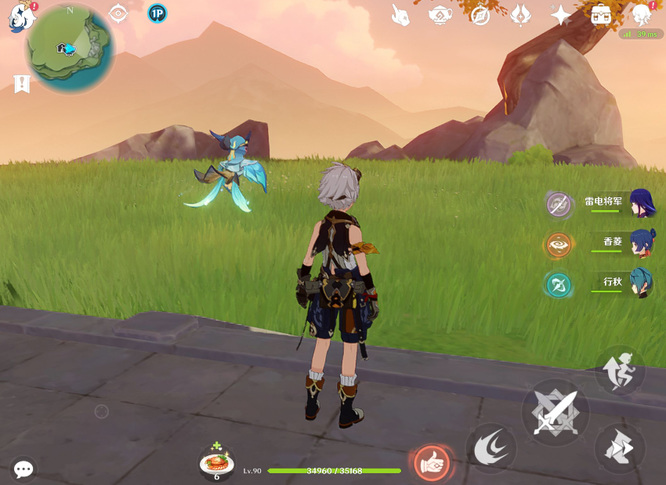Use the food dish quick-slot item

tap(216, 462)
